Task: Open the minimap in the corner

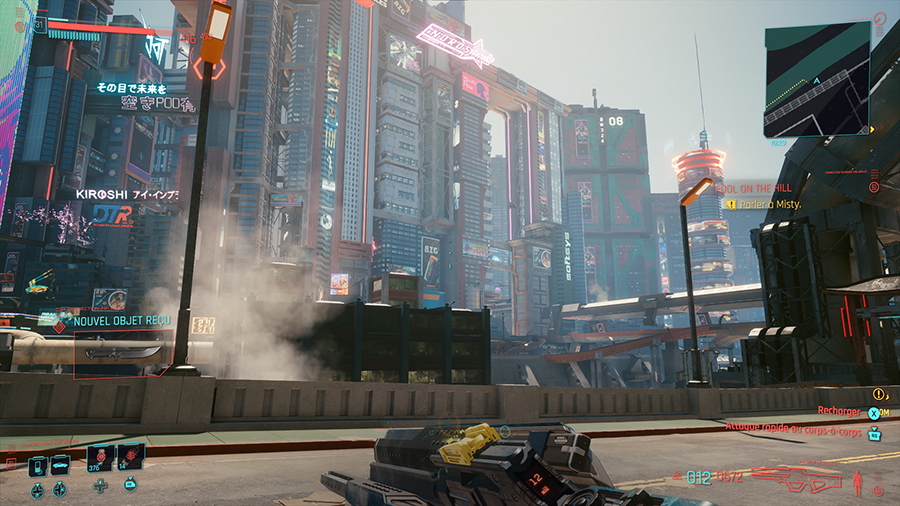Action: 817,80
